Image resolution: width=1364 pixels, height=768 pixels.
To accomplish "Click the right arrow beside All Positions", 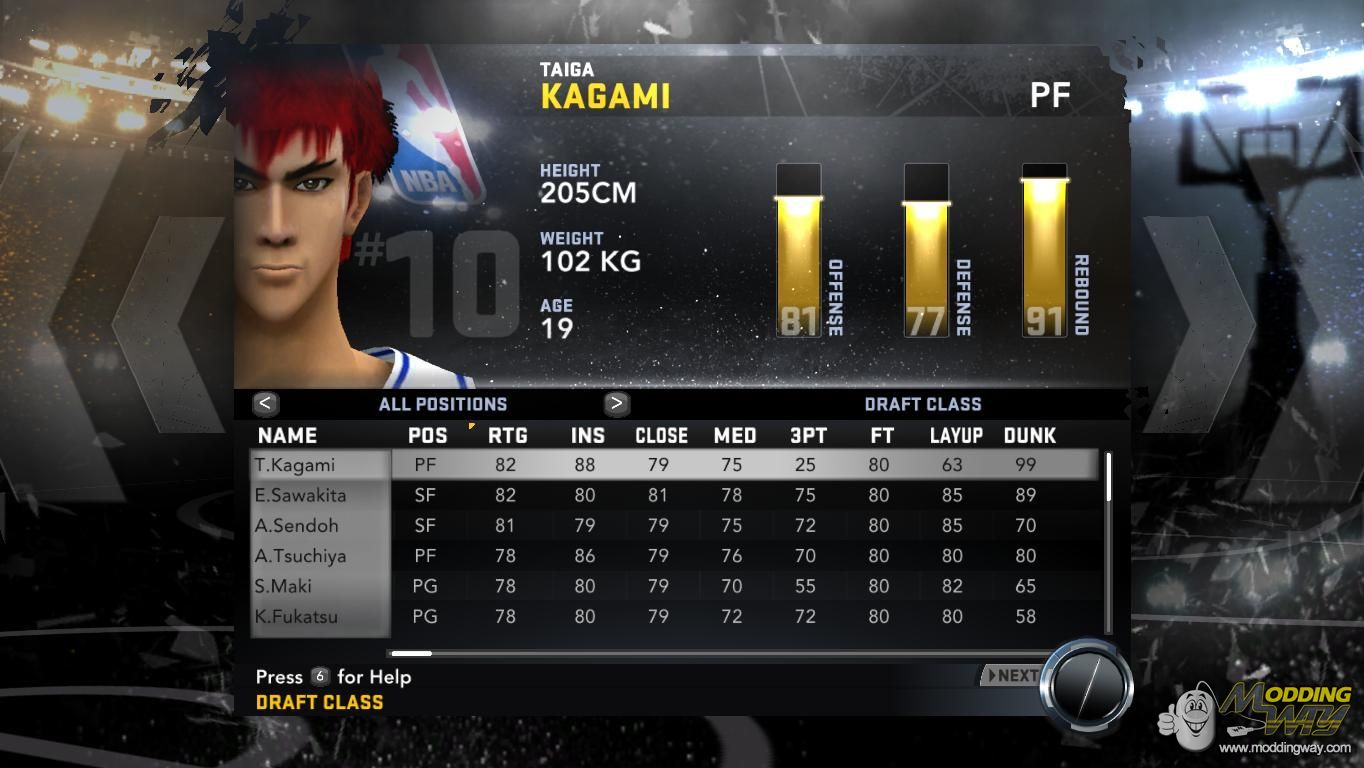I will click(x=616, y=403).
